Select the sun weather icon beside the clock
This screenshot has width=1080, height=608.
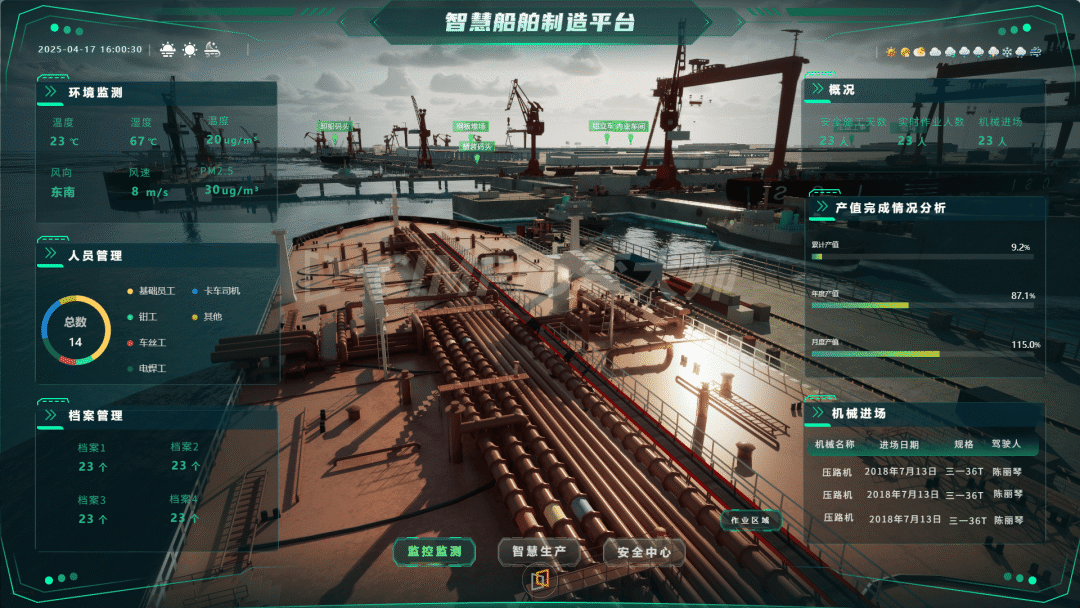coord(190,49)
